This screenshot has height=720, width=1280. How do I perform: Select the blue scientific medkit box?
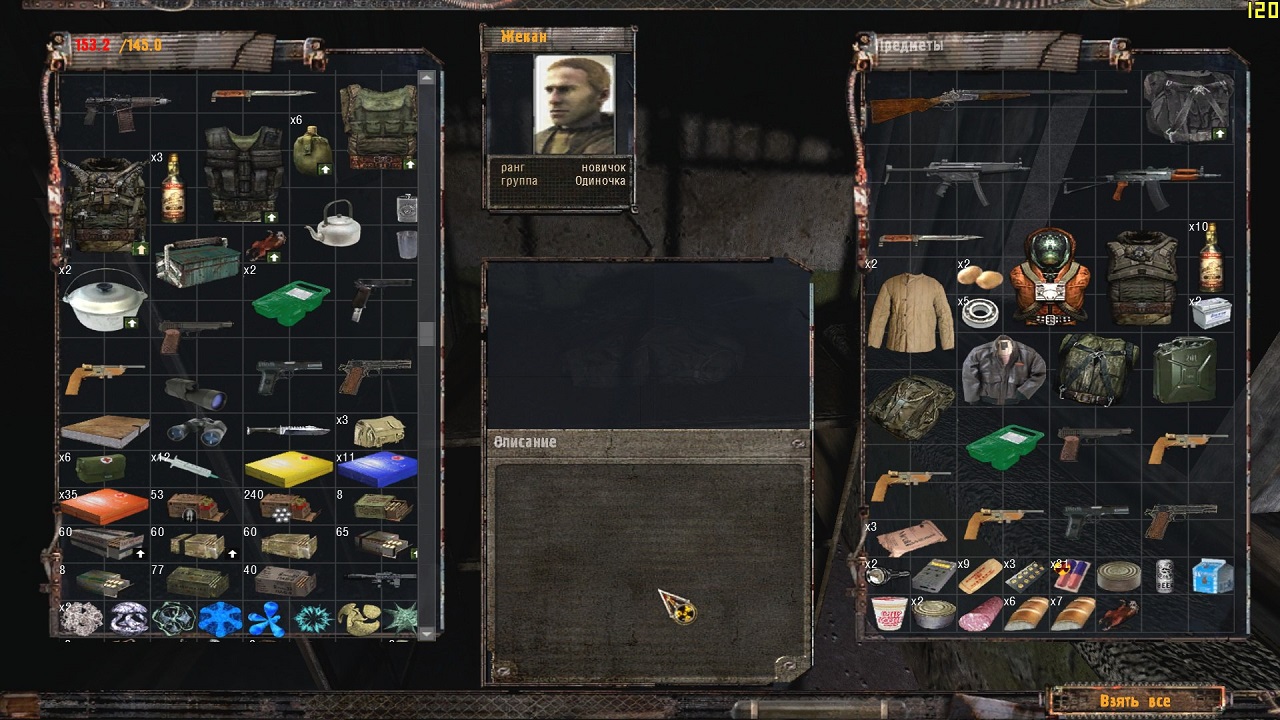coord(377,467)
